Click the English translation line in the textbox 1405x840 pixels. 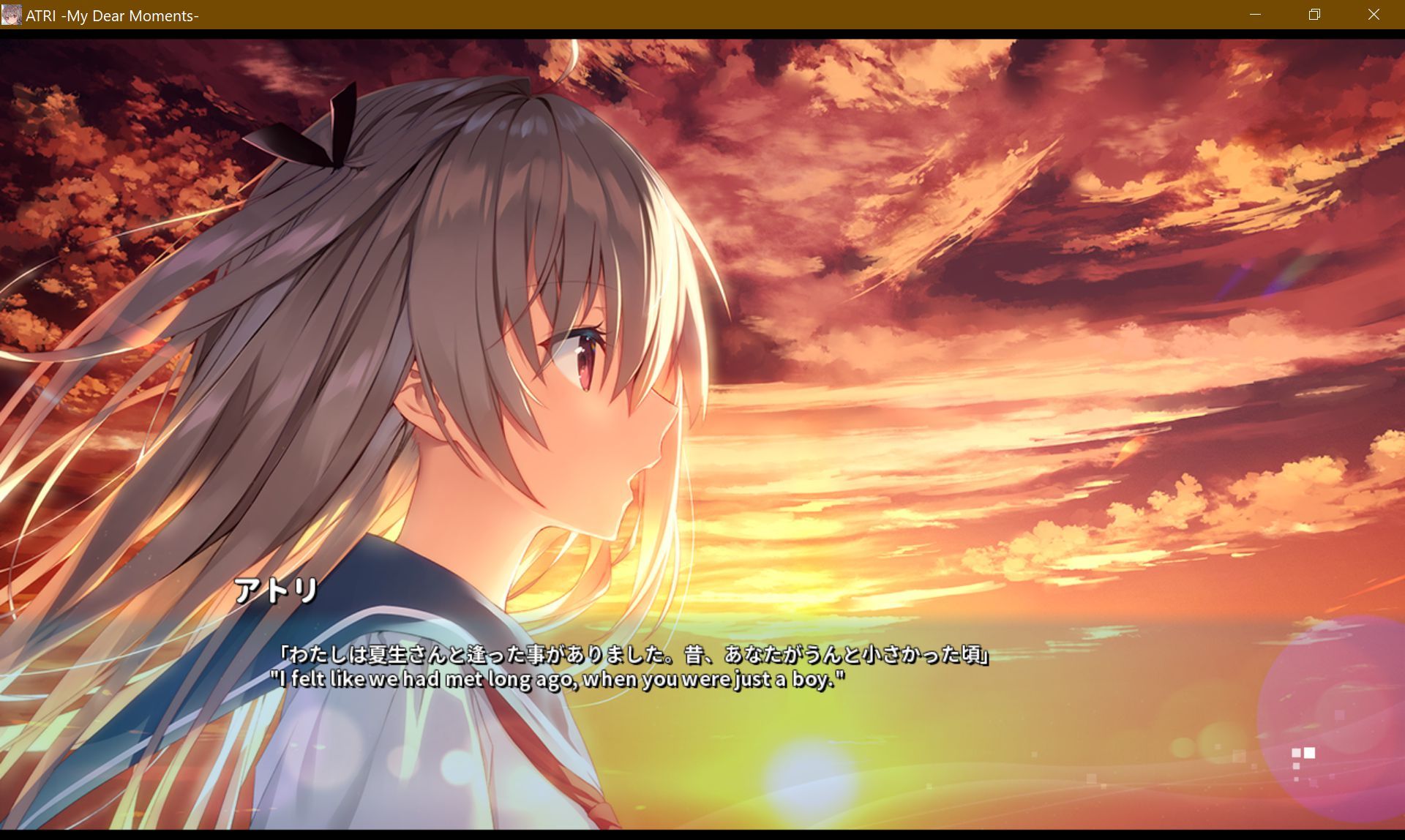coord(558,680)
